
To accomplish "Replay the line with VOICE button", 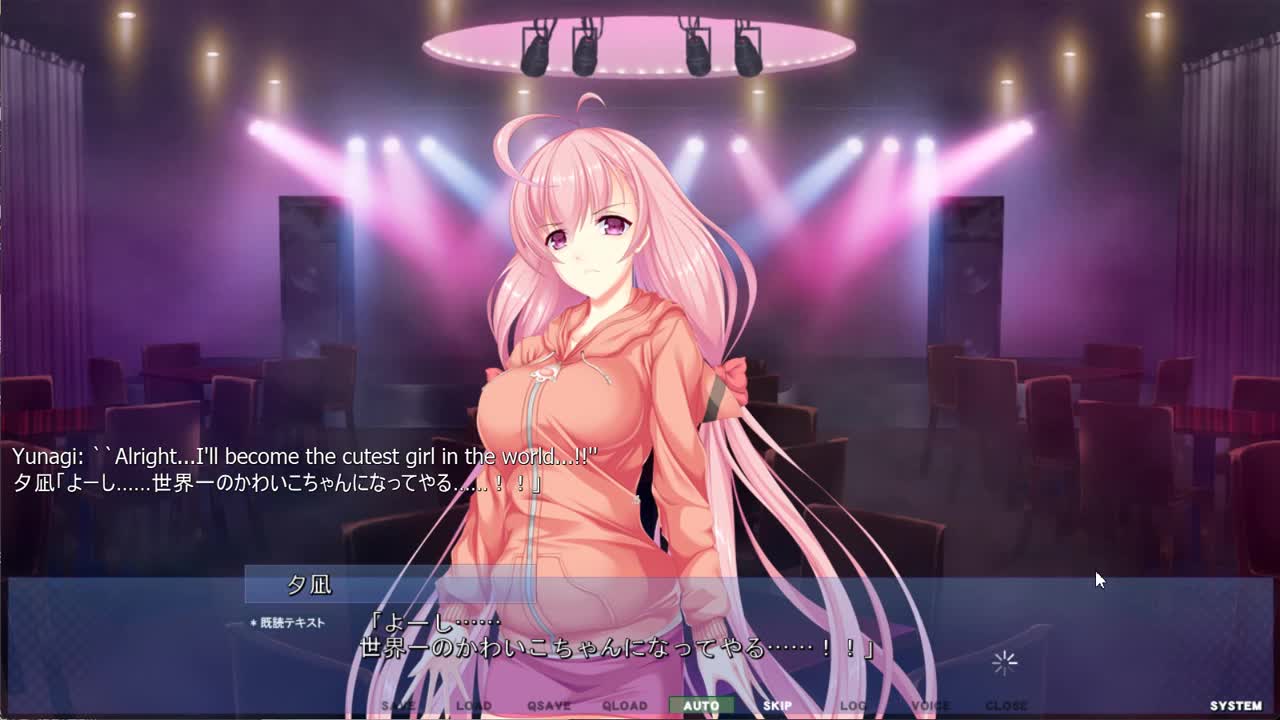I will pos(930,706).
